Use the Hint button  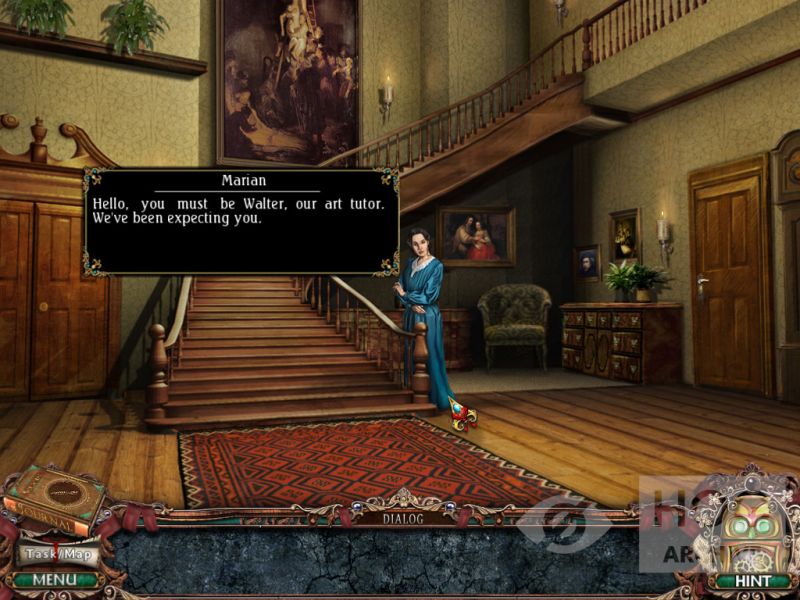[x=750, y=580]
